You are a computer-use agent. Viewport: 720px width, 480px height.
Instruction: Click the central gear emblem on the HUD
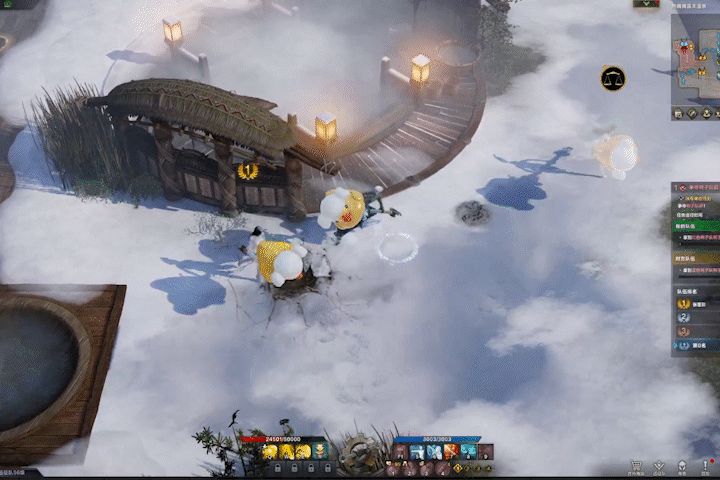(357, 455)
